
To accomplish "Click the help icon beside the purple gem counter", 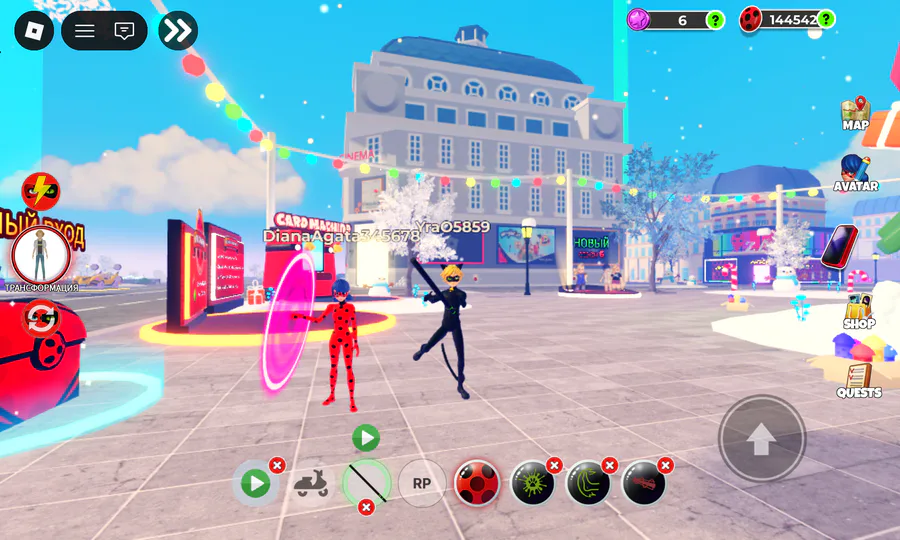I will [x=715, y=19].
